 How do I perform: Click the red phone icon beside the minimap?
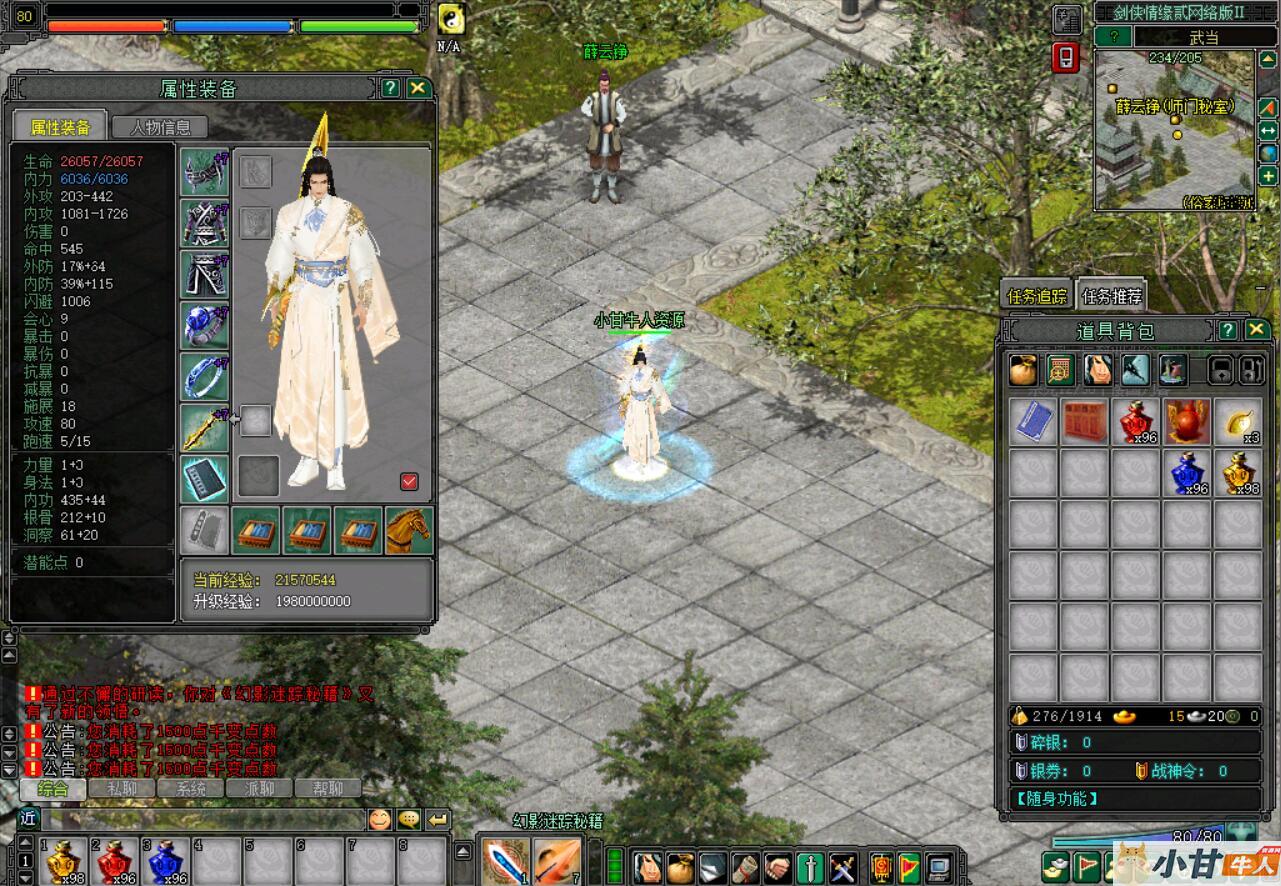point(1066,57)
